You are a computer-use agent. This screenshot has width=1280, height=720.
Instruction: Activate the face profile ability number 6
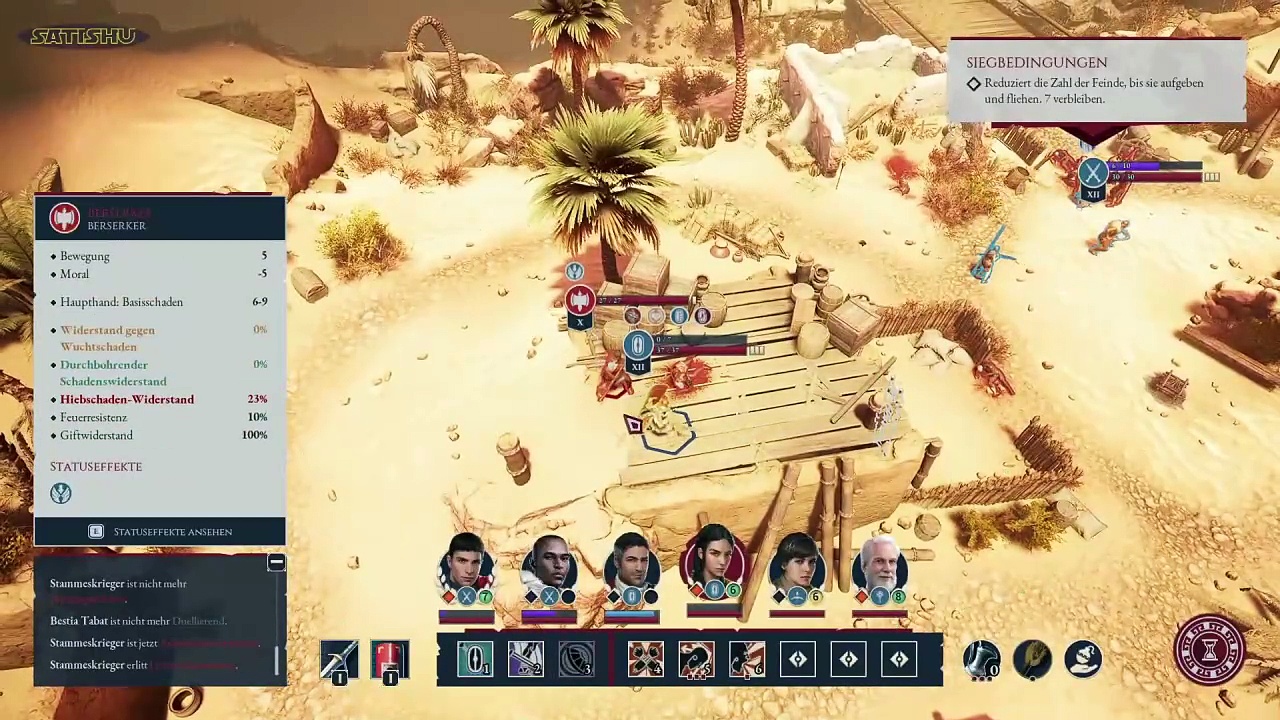pos(747,659)
